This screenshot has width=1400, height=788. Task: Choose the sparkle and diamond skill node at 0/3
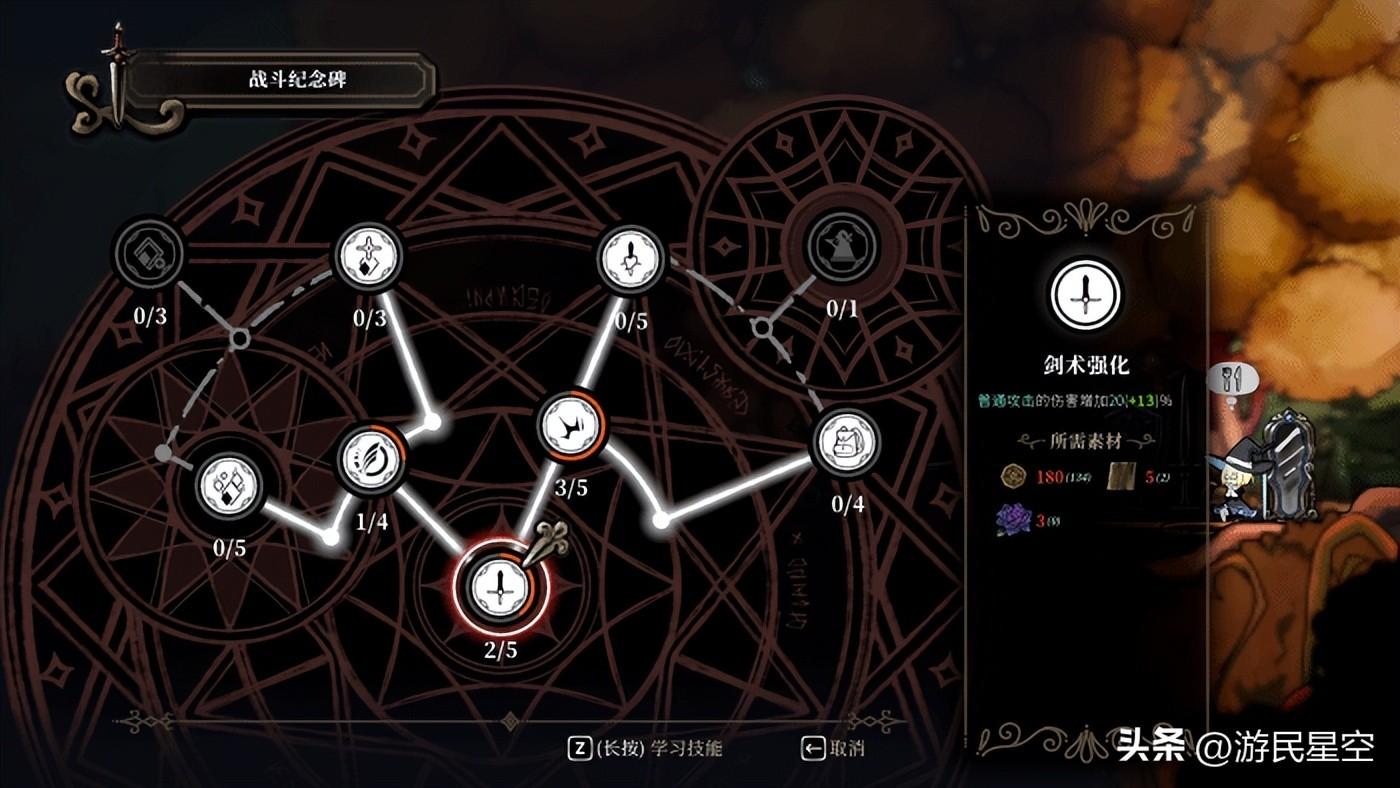[368, 256]
